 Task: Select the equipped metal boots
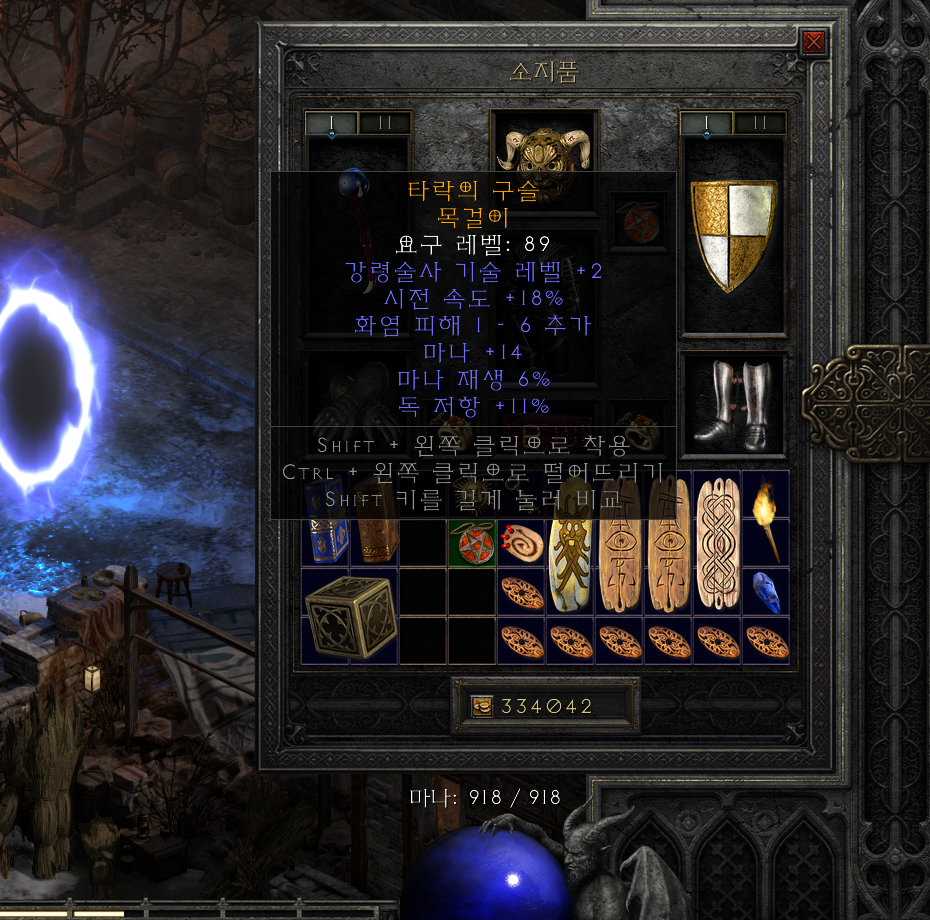733,404
